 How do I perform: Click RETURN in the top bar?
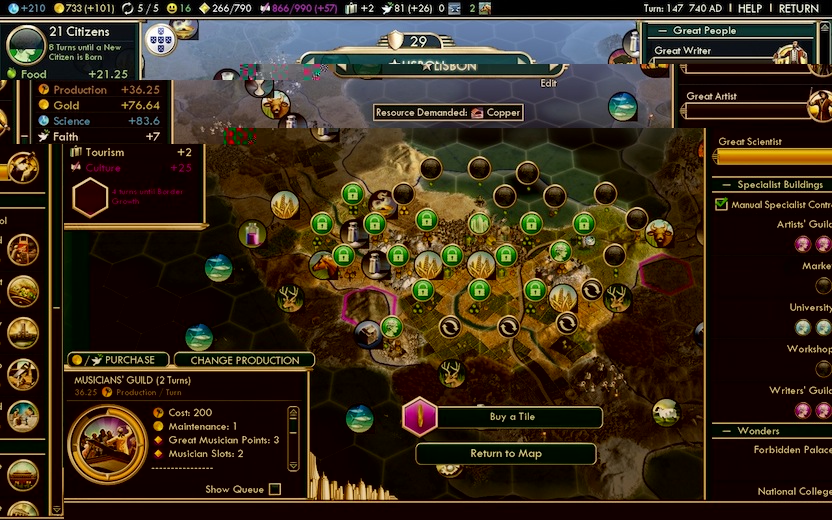pyautogui.click(x=798, y=8)
